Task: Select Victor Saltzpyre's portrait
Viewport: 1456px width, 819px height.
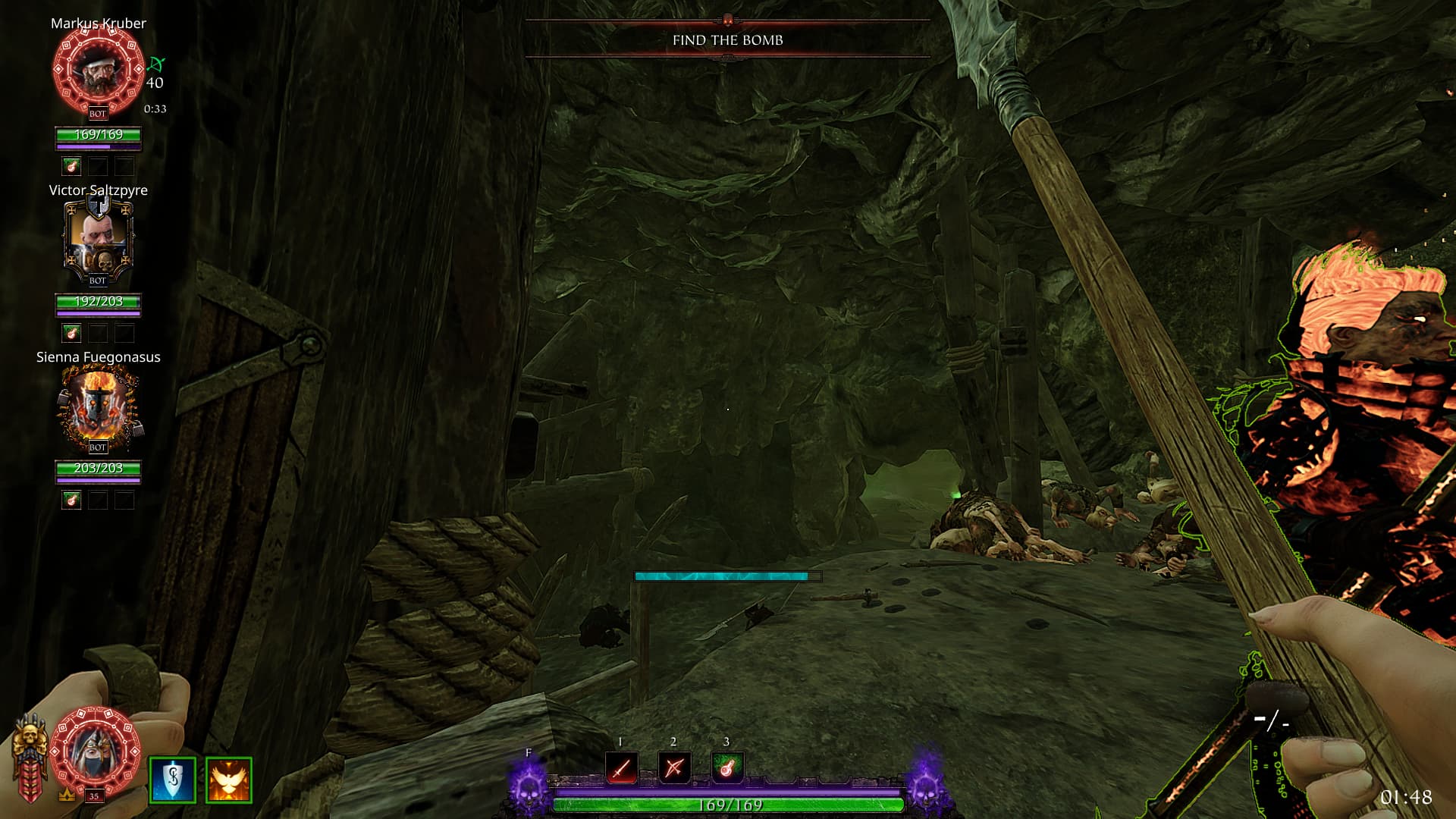Action: [98, 239]
